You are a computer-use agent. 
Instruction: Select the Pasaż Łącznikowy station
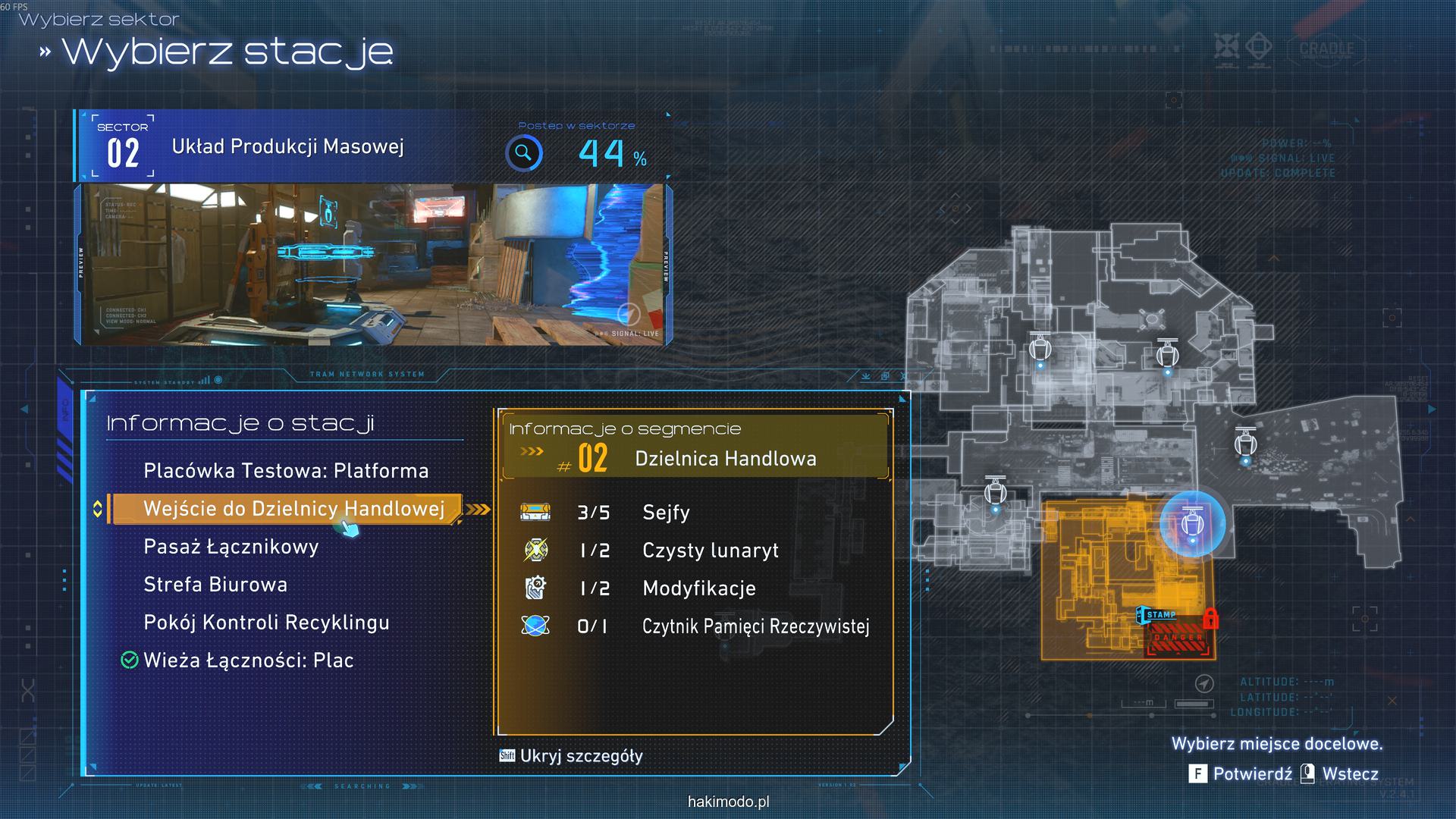click(231, 547)
